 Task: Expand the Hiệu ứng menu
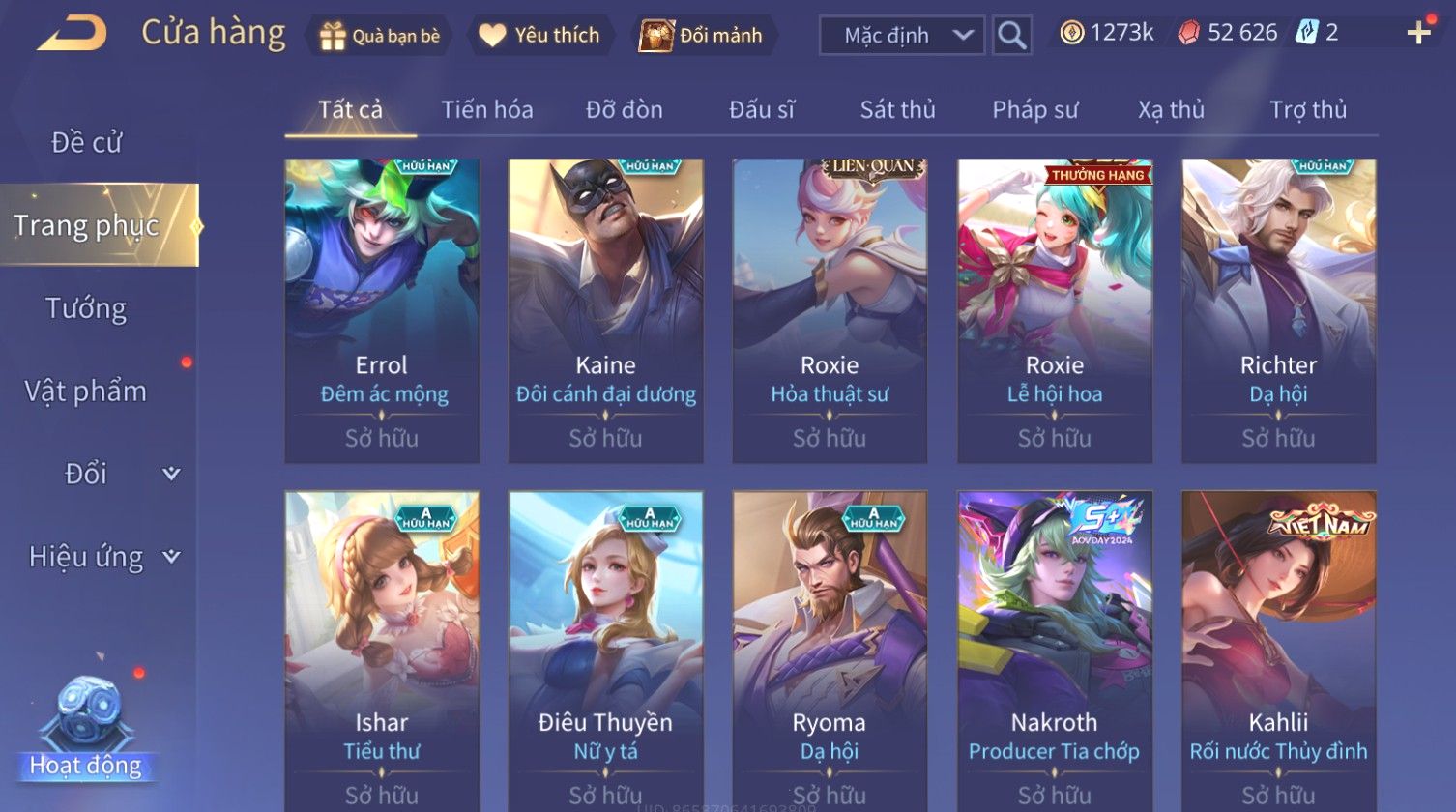[x=102, y=557]
